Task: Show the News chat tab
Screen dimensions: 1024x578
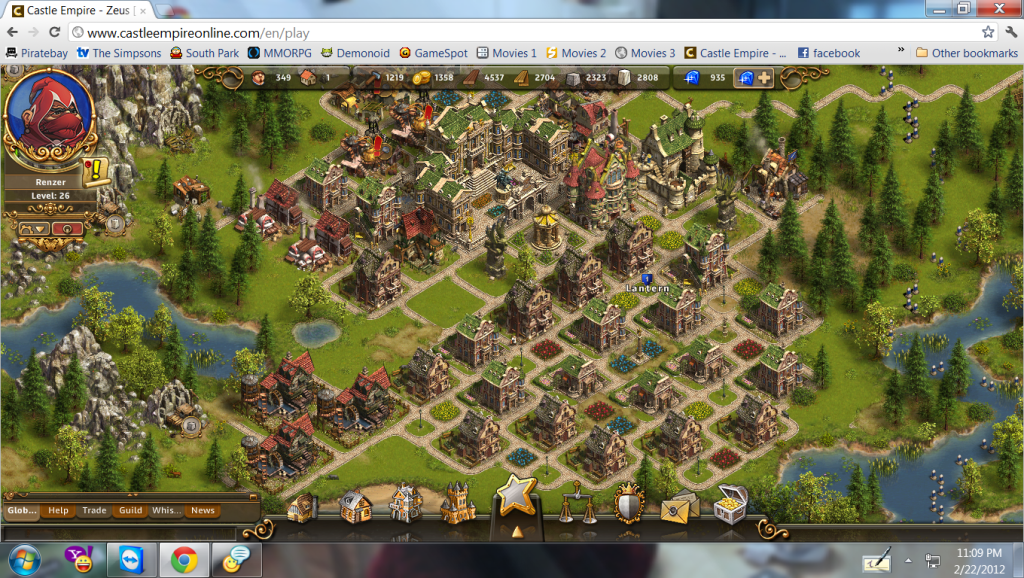Action: (203, 511)
